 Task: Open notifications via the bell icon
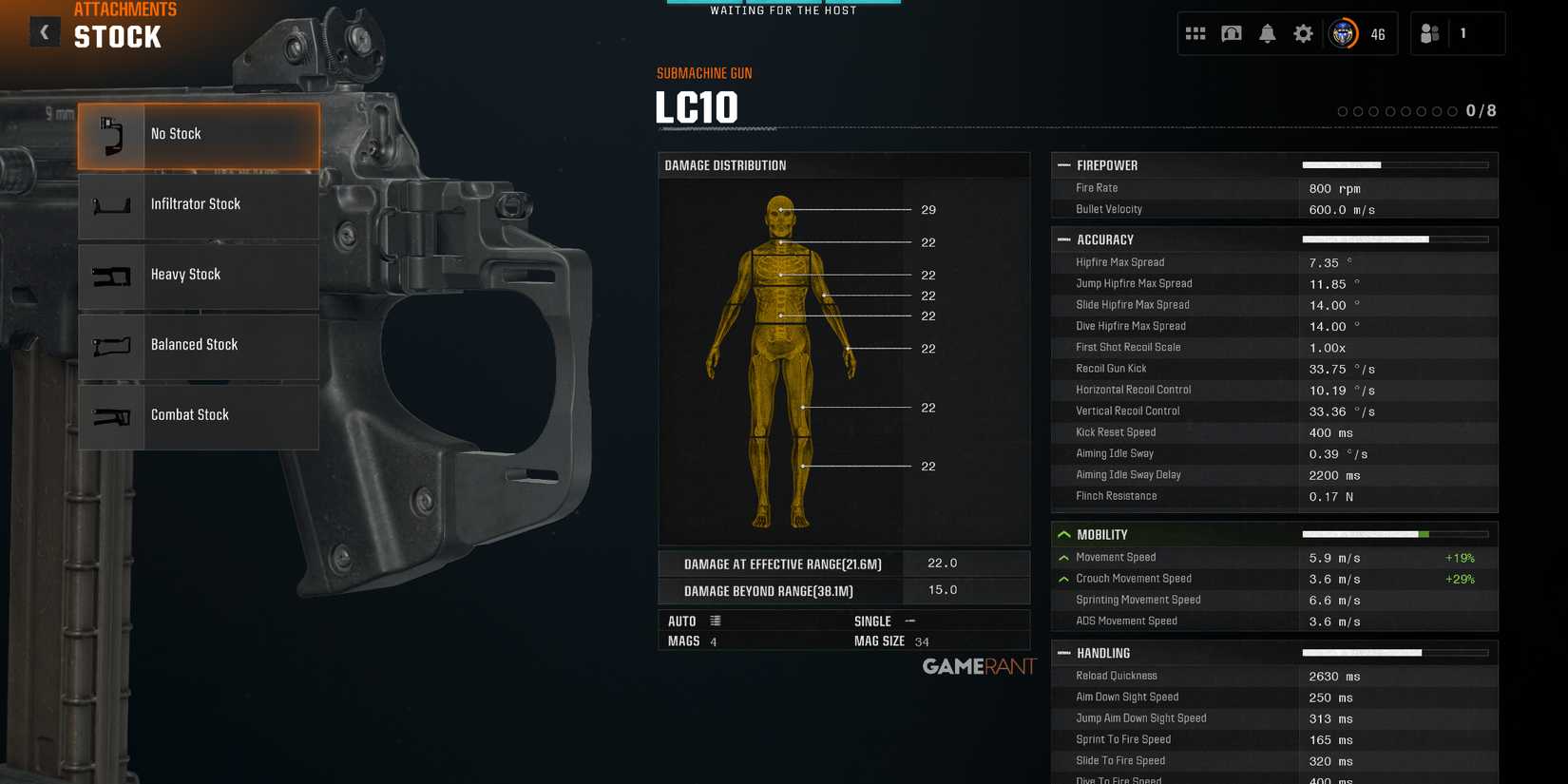[x=1267, y=32]
